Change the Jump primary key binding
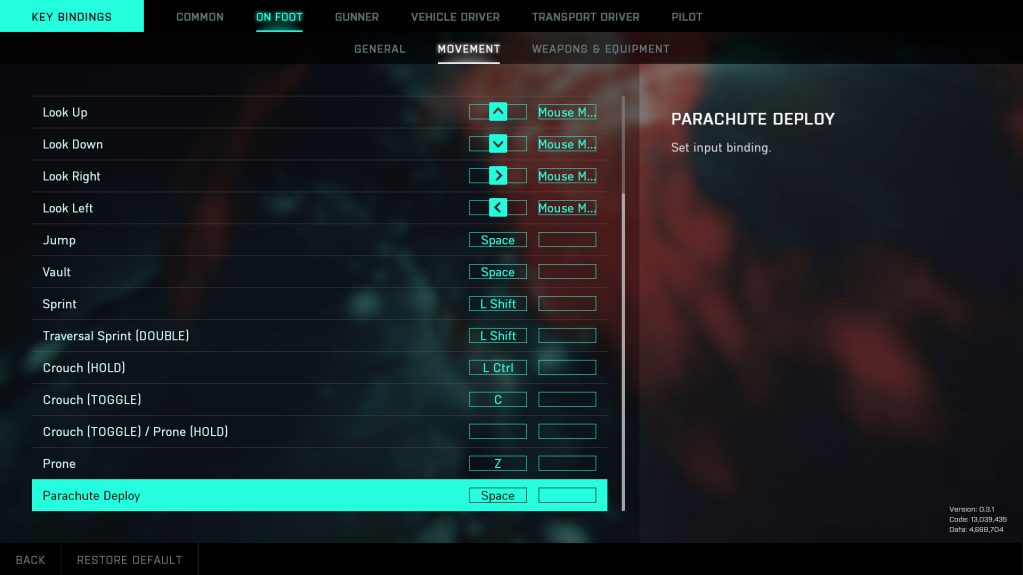The width and height of the screenshot is (1023, 575). click(498, 240)
